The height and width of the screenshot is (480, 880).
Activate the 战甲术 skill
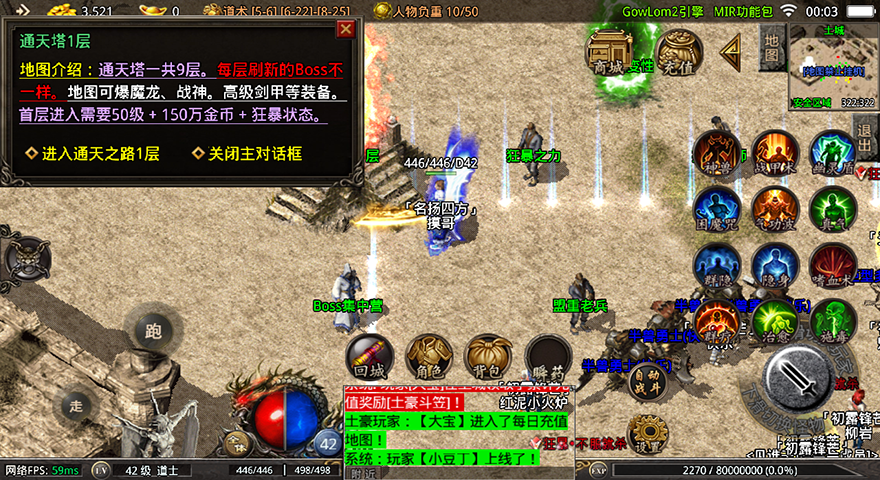tap(775, 153)
